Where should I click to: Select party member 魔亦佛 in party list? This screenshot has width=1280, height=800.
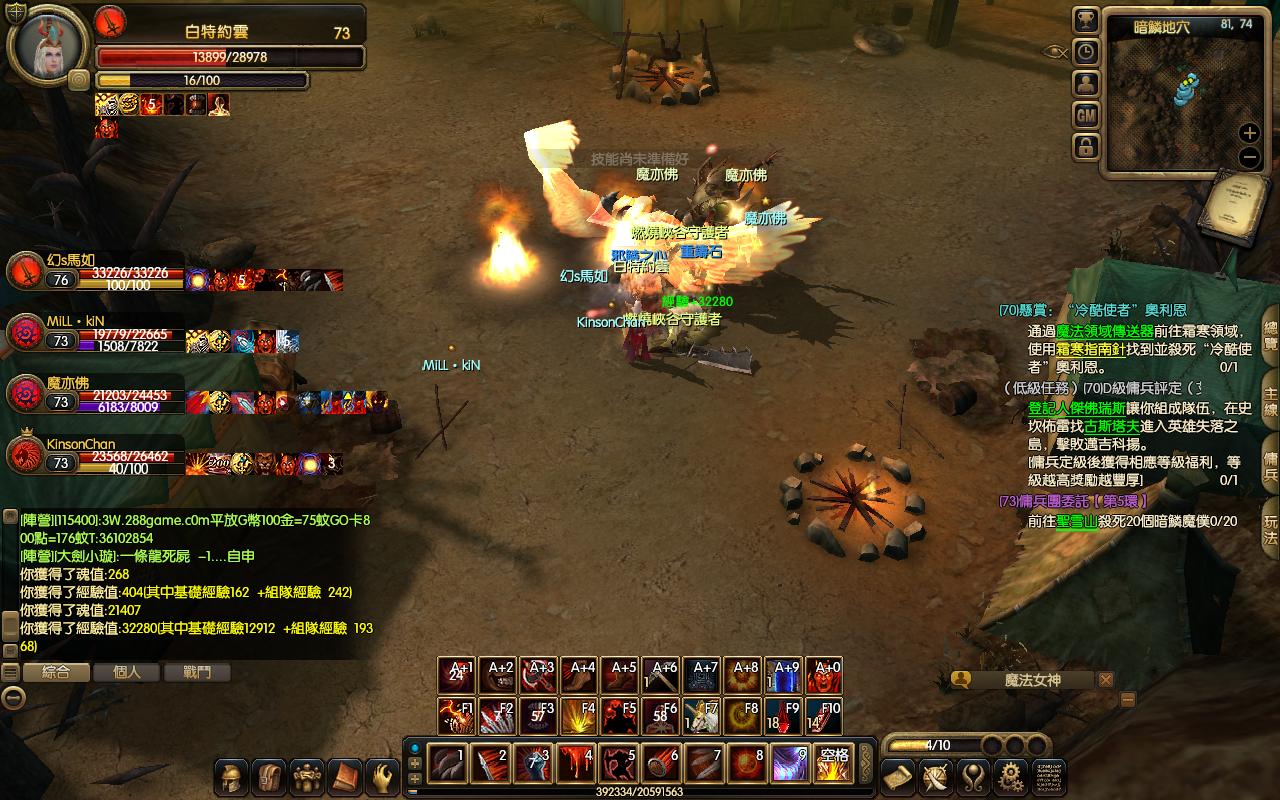pos(26,394)
